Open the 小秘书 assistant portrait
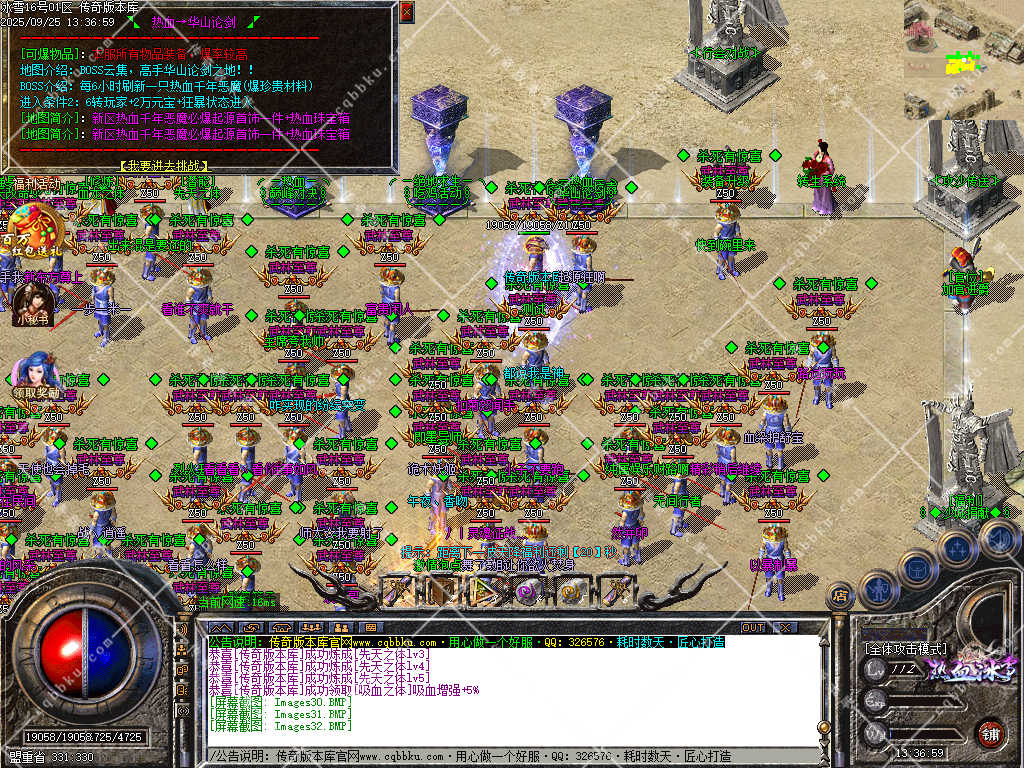1024x768 pixels. 31,298
